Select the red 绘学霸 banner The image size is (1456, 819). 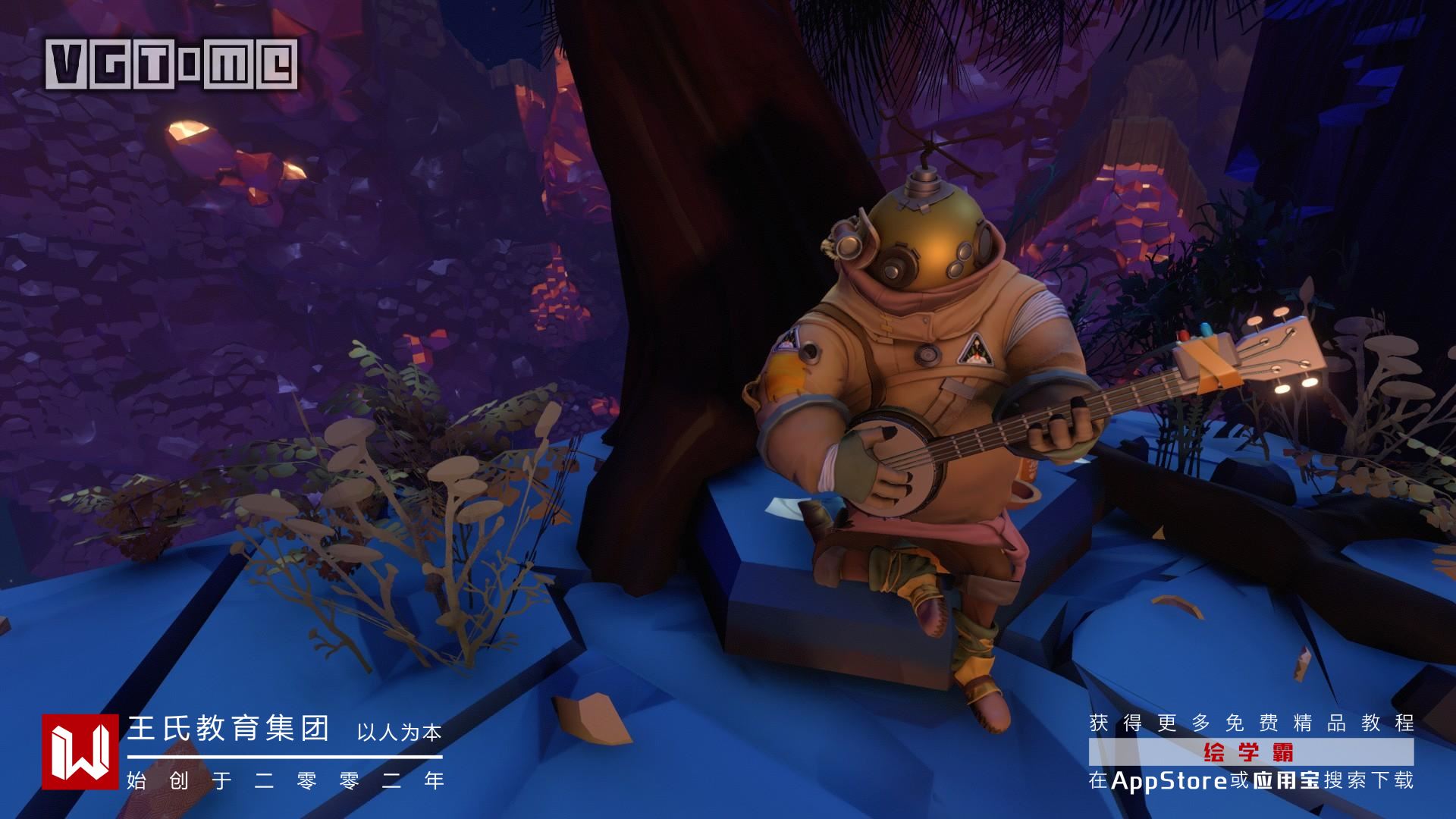1250,752
